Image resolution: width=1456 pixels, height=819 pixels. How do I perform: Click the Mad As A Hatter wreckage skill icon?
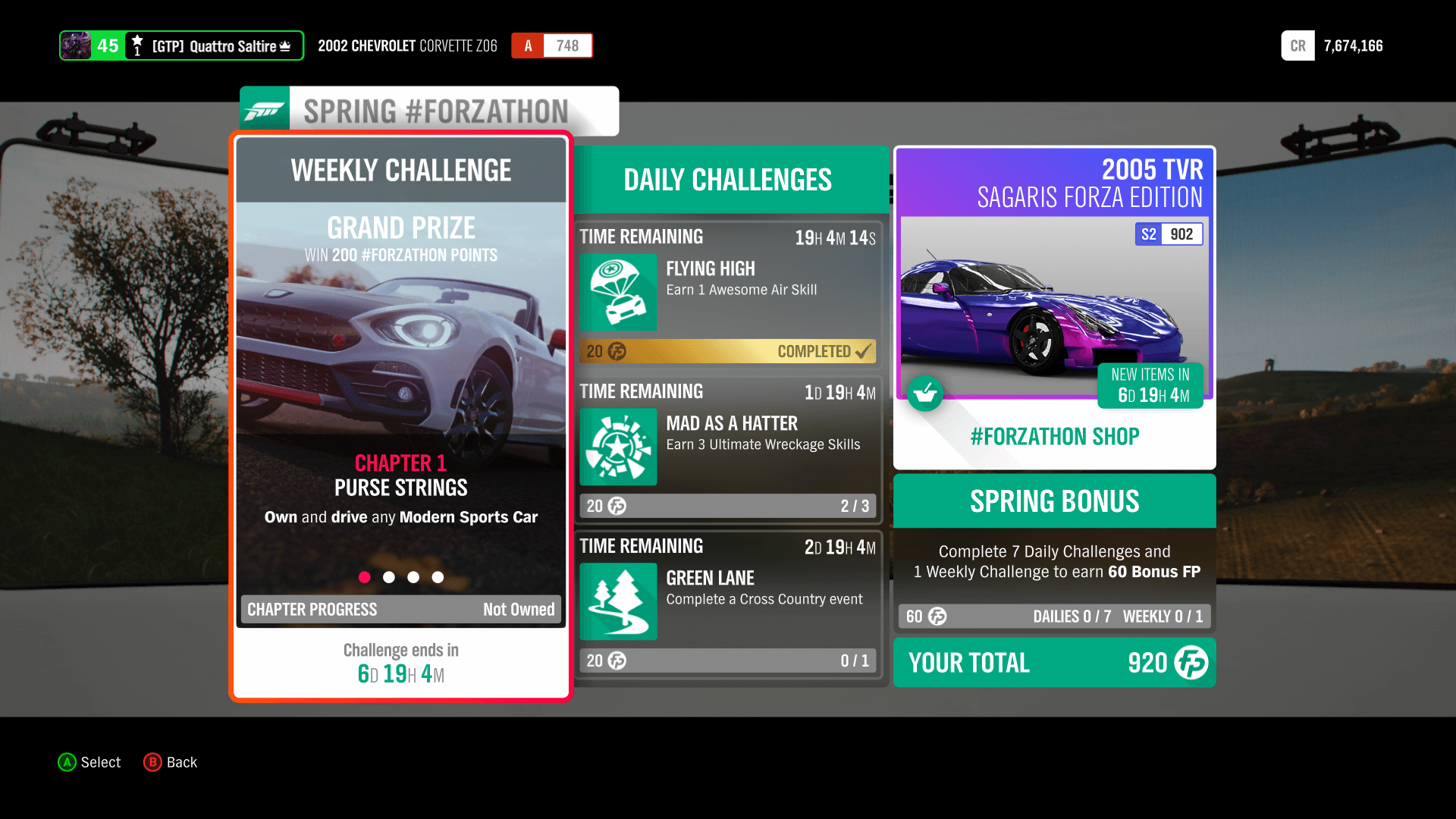point(618,447)
